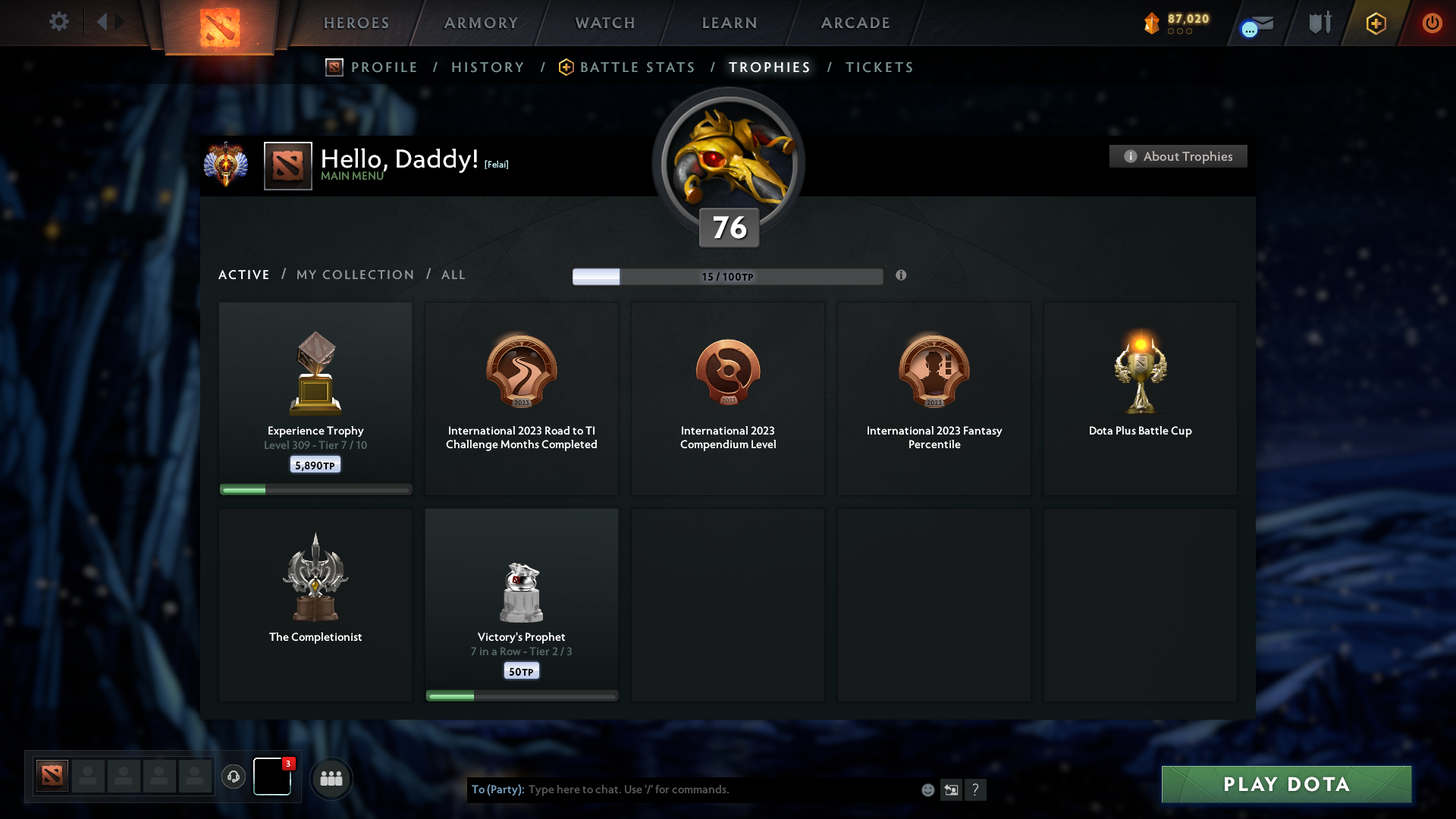Open the friends list icon
This screenshot has width=1456, height=819.
tap(331, 778)
